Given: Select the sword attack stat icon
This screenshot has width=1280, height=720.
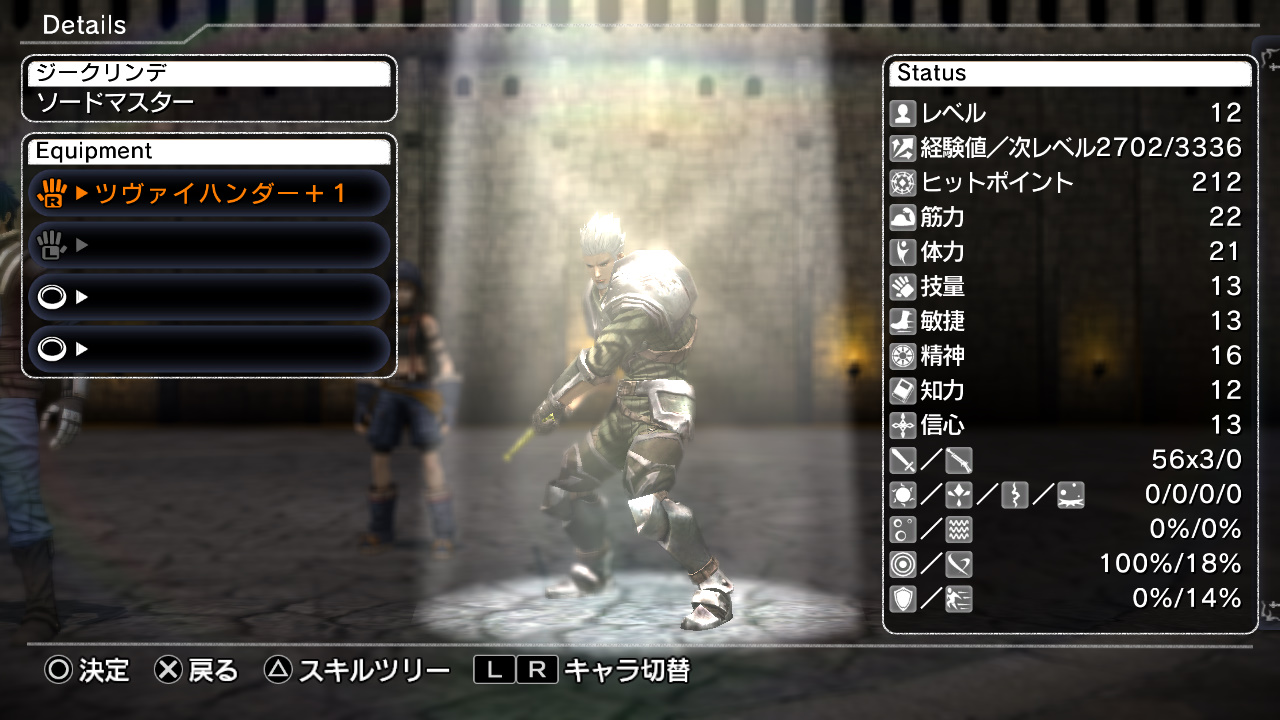Looking at the screenshot, I should 905,460.
